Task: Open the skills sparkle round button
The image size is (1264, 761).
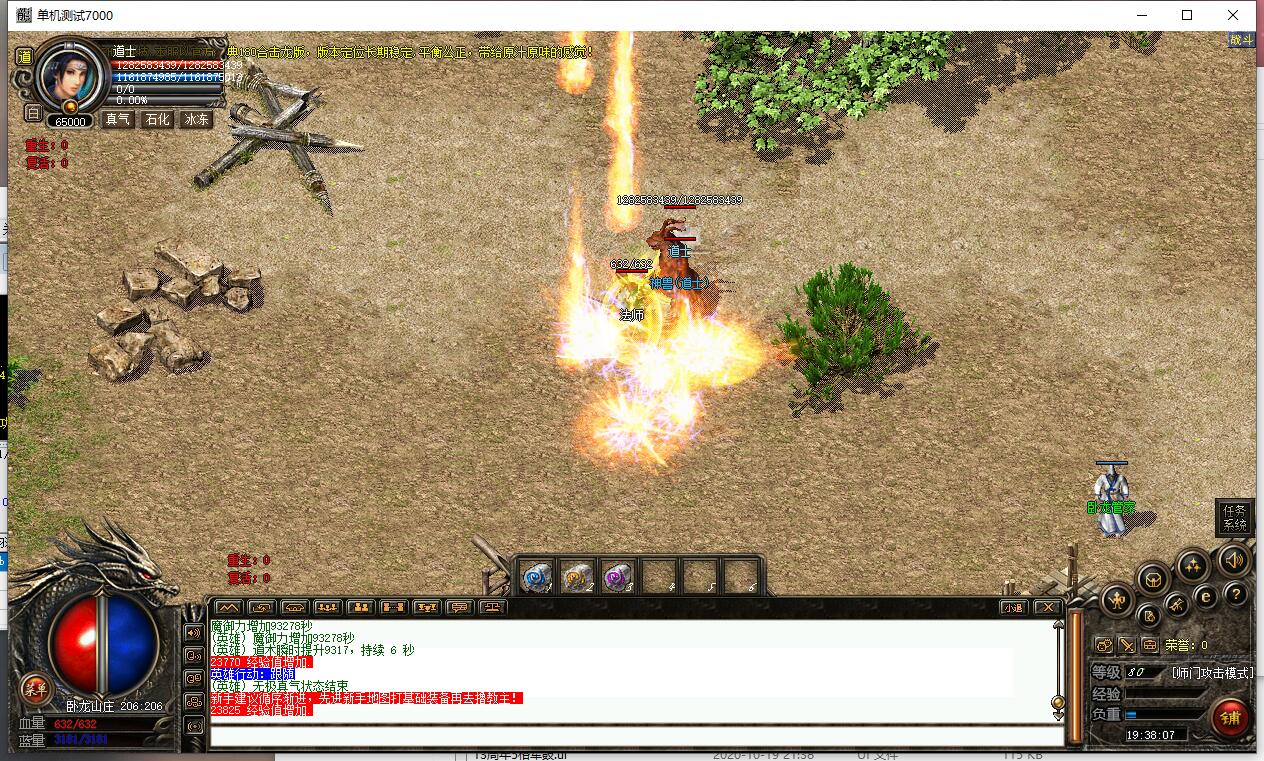Action: [x=1191, y=566]
